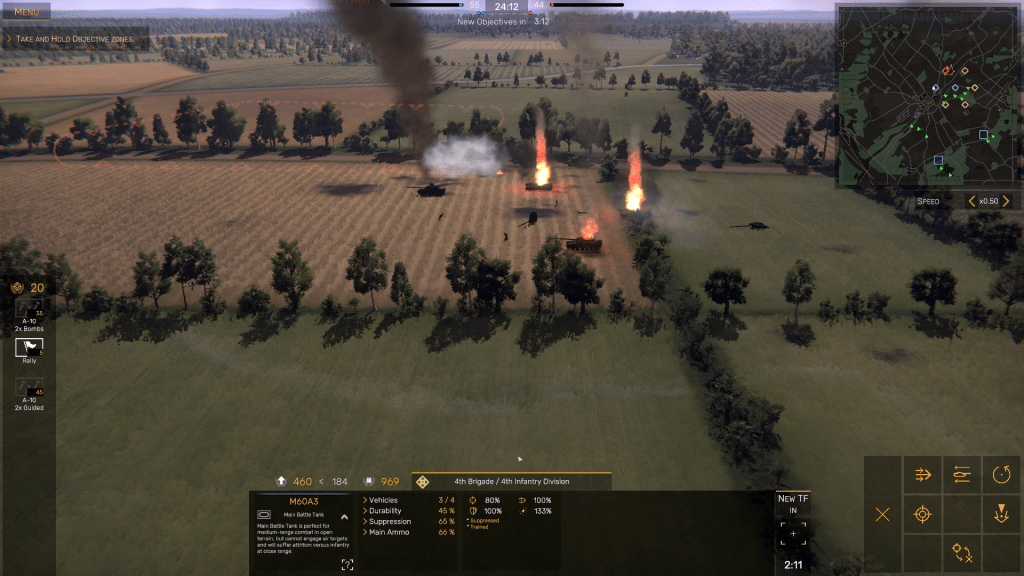Click the New TF deploy bracket icon
The width and height of the screenshot is (1024, 576).
pyautogui.click(x=793, y=534)
